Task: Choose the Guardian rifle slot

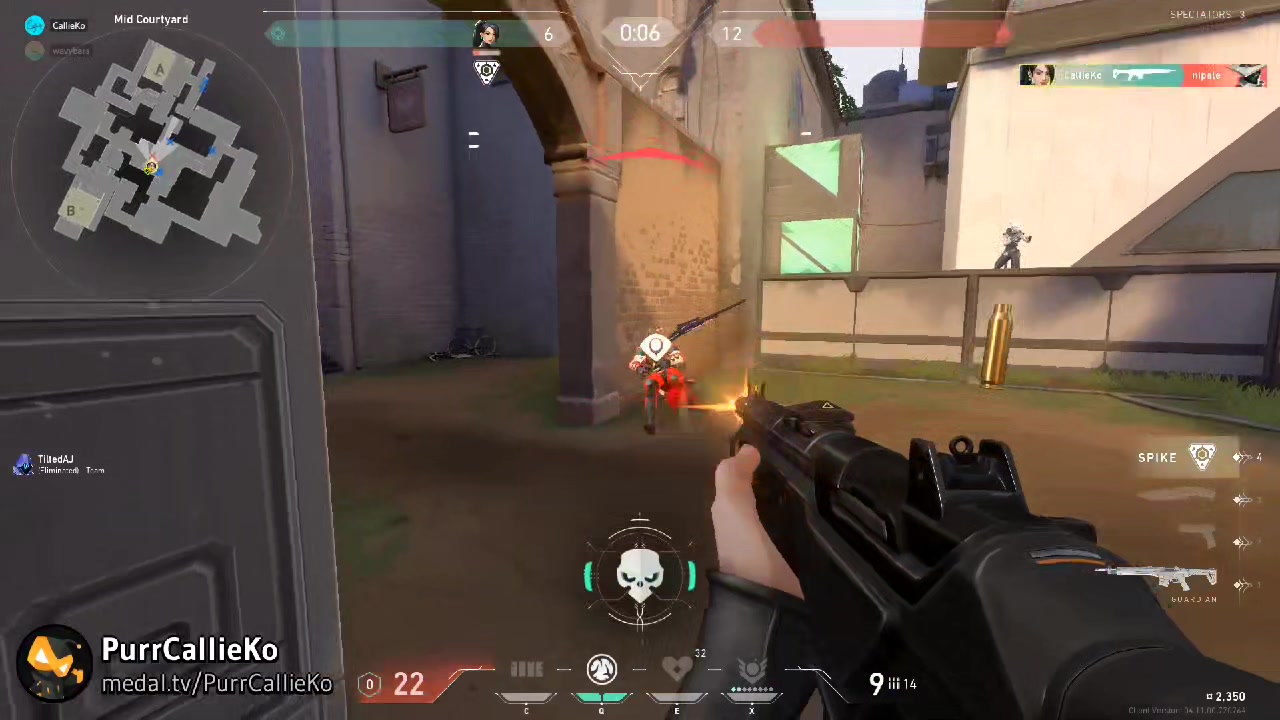Action: pyautogui.click(x=1158, y=580)
